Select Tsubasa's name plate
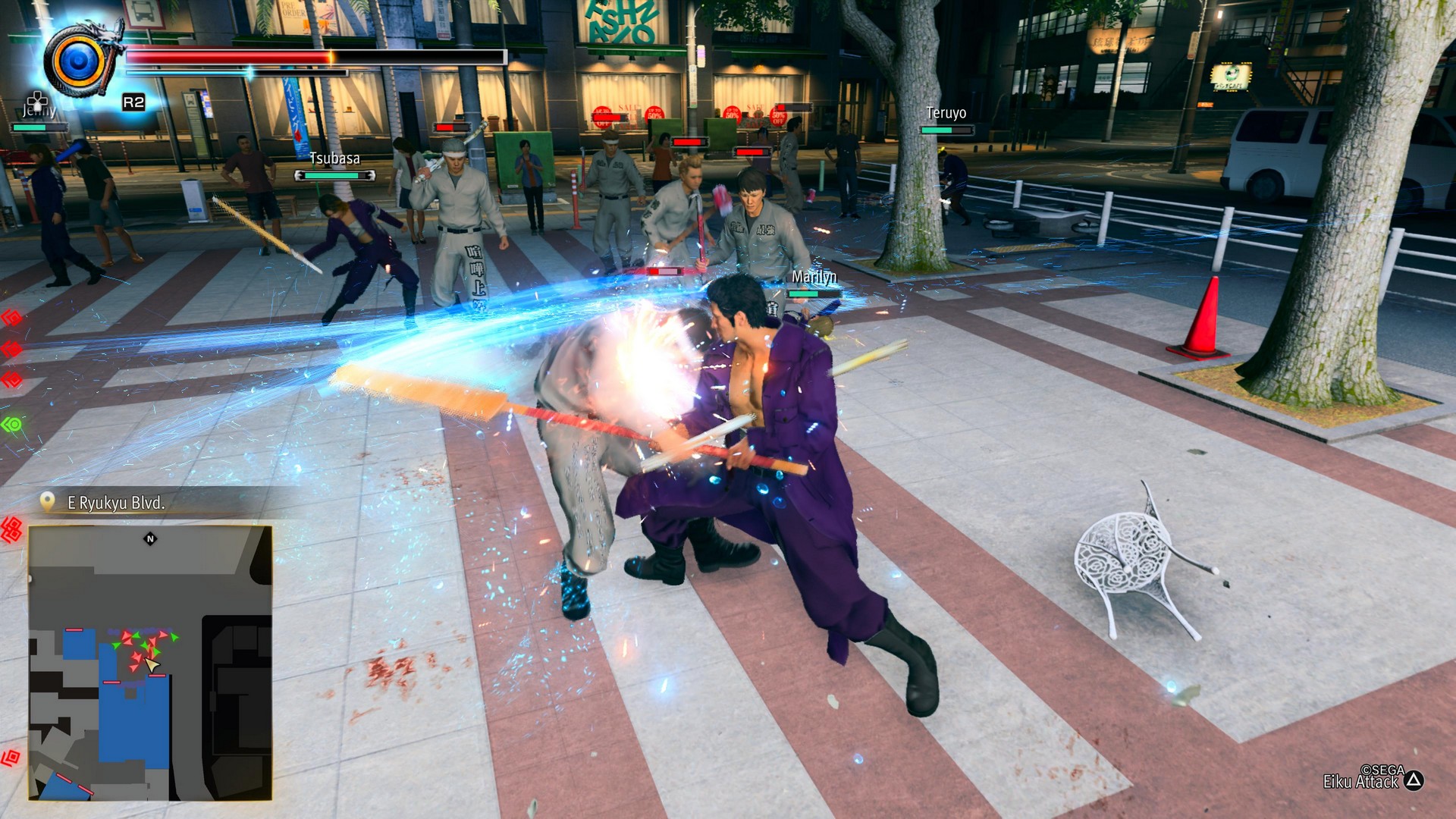The image size is (1456, 819). coord(334,160)
